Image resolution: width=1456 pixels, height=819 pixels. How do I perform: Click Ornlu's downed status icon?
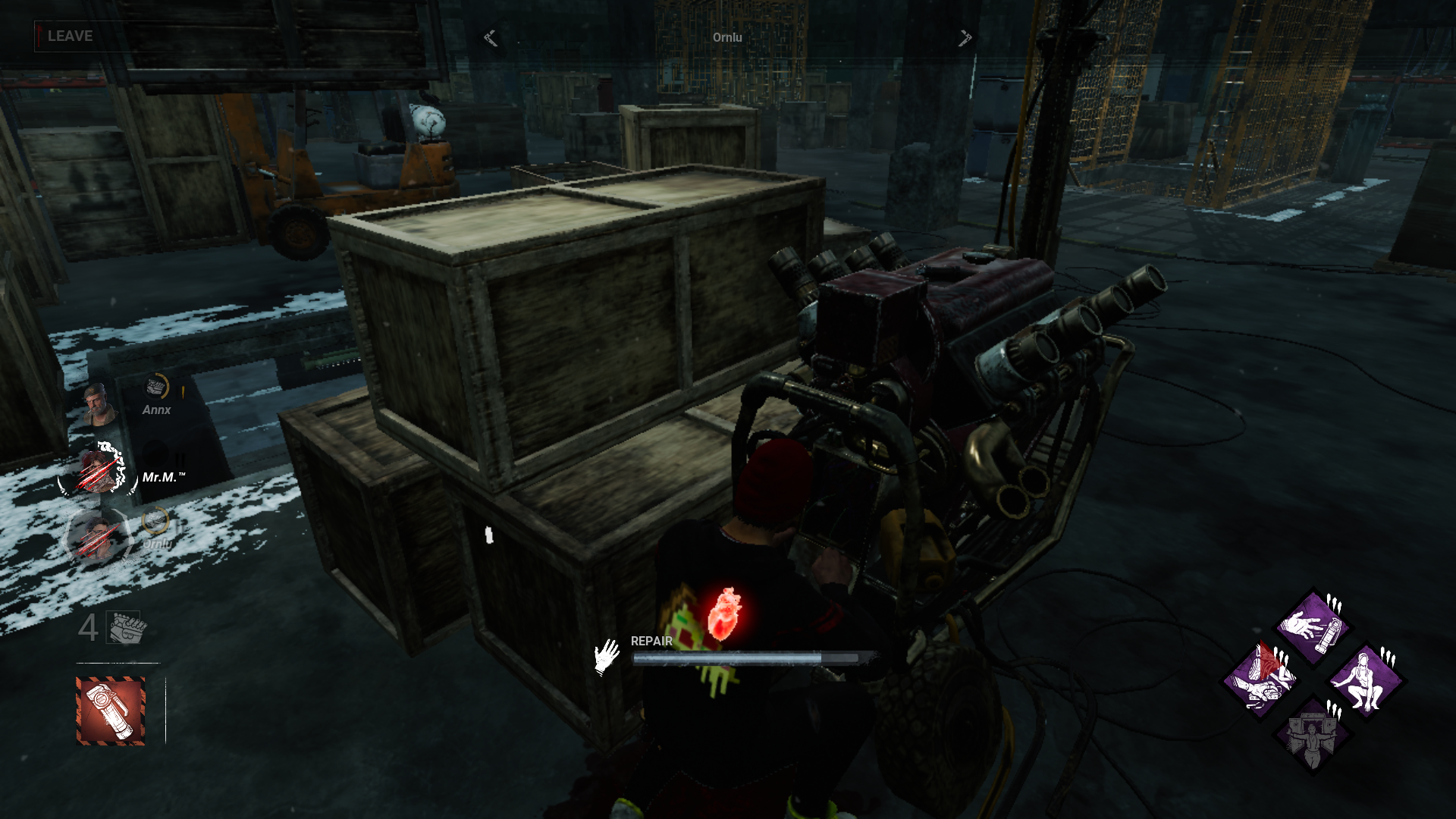coord(96,538)
